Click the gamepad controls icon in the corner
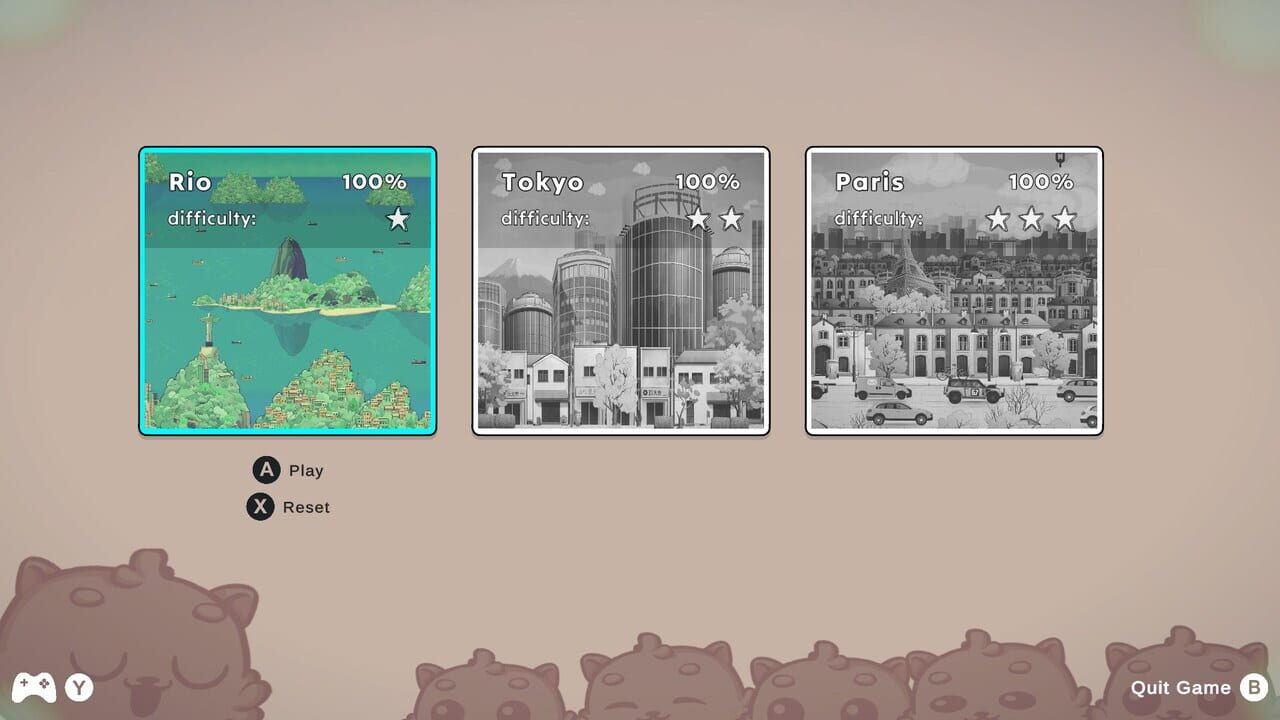The height and width of the screenshot is (720, 1280). [x=36, y=688]
